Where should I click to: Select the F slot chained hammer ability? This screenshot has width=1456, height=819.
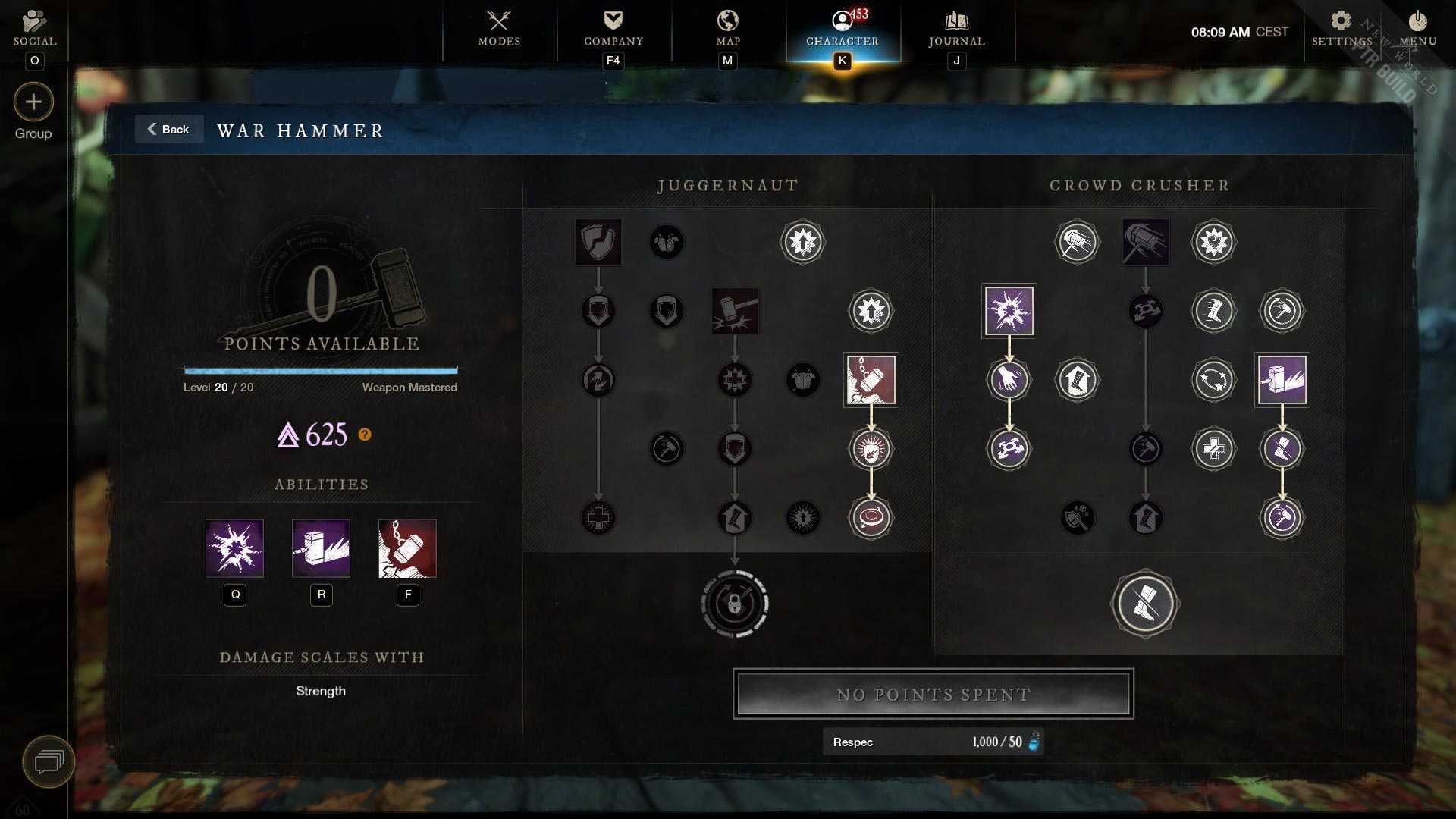(408, 548)
